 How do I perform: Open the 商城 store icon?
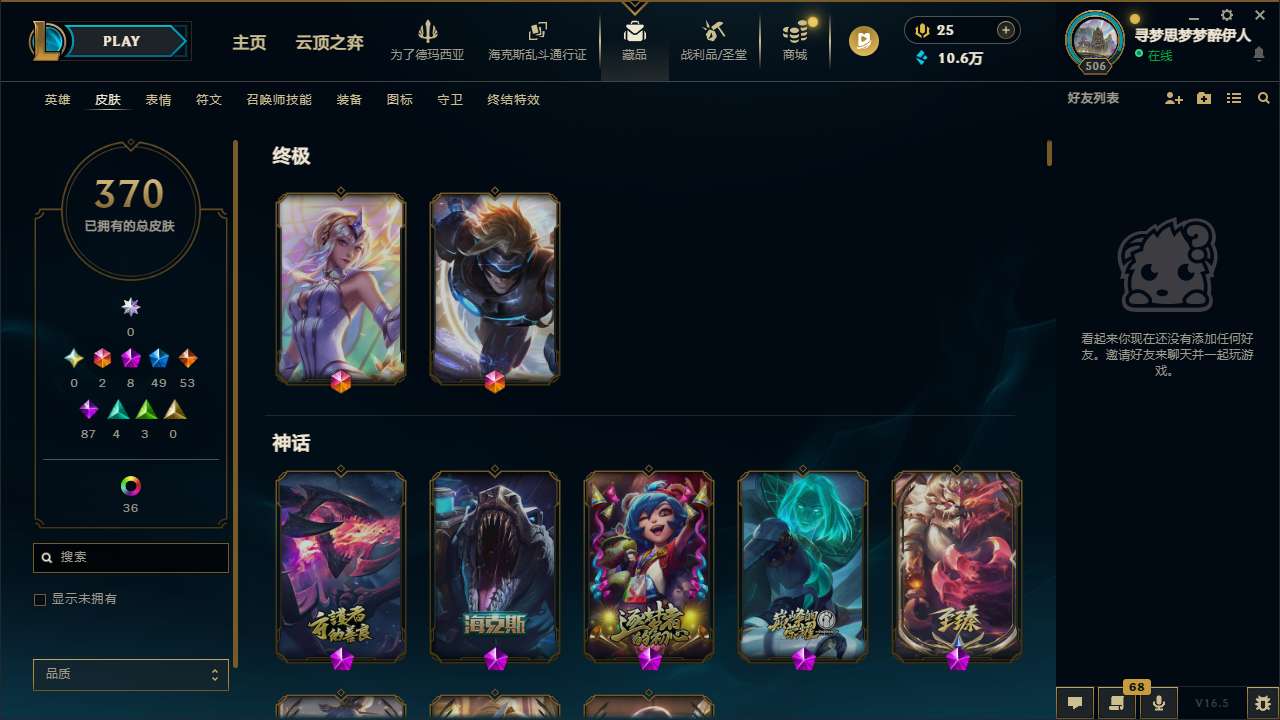pos(794,33)
